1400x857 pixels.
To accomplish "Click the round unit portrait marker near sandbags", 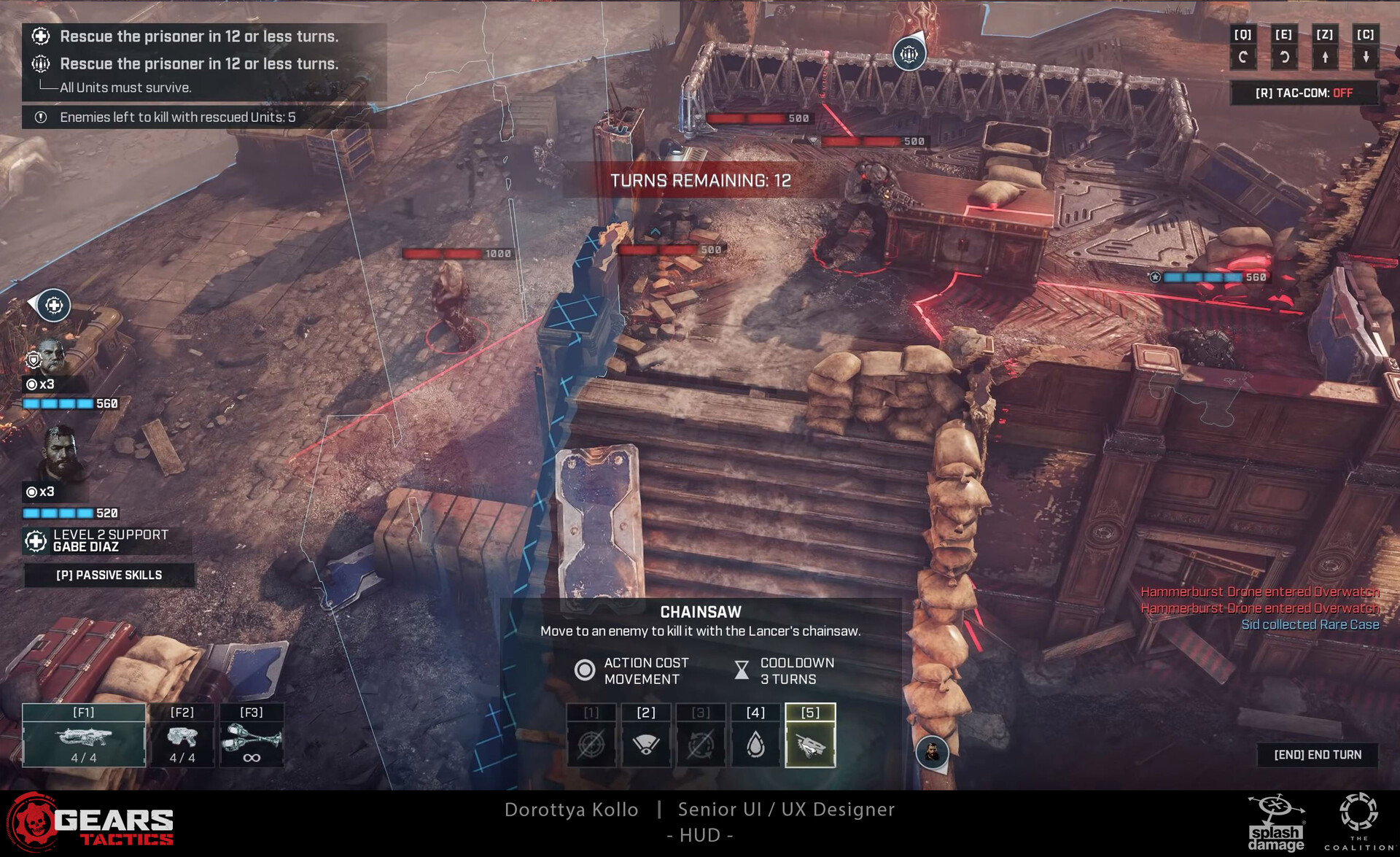I will tap(932, 752).
